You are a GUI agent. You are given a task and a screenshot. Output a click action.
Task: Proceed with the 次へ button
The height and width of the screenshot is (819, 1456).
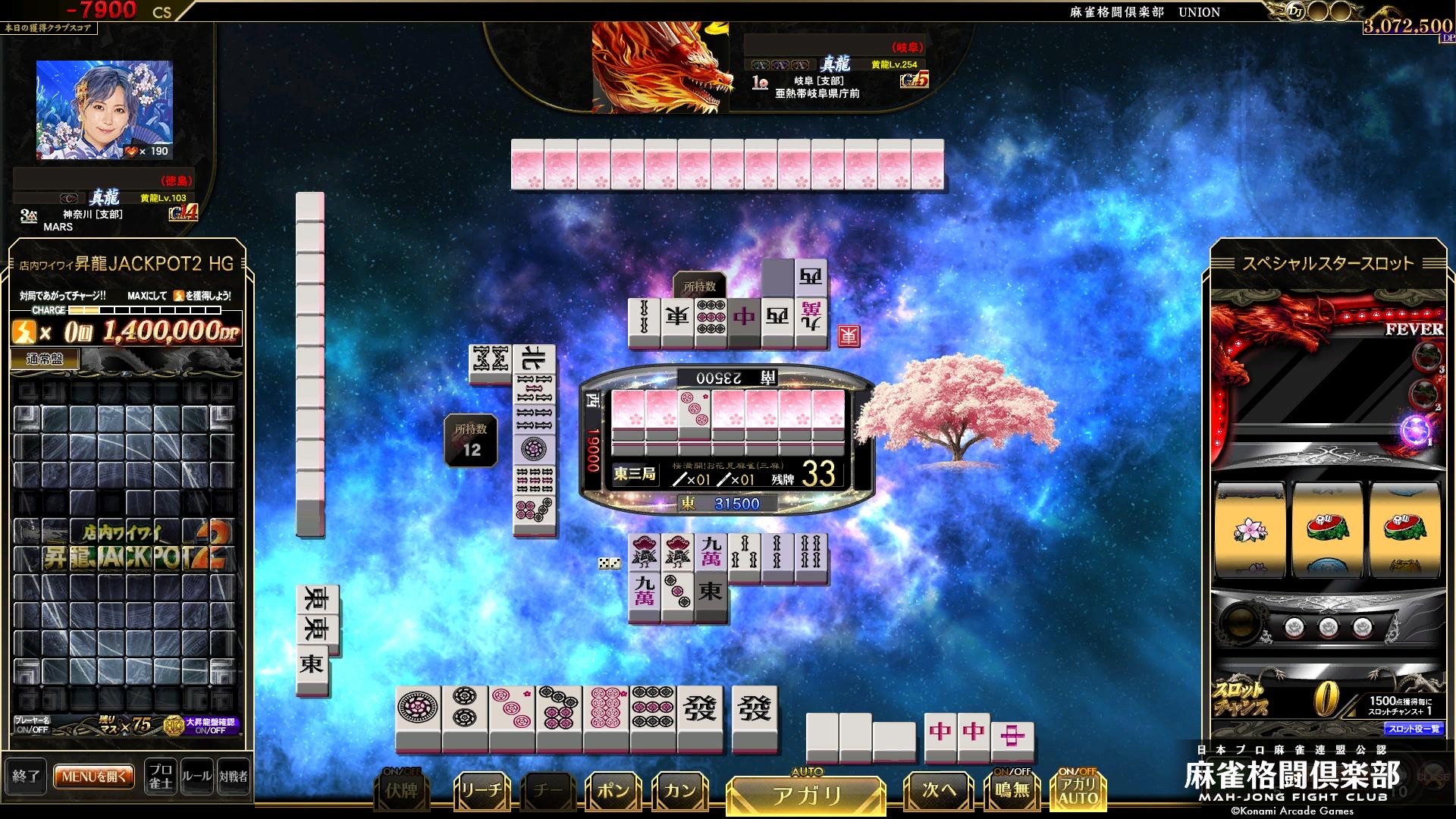(x=939, y=792)
